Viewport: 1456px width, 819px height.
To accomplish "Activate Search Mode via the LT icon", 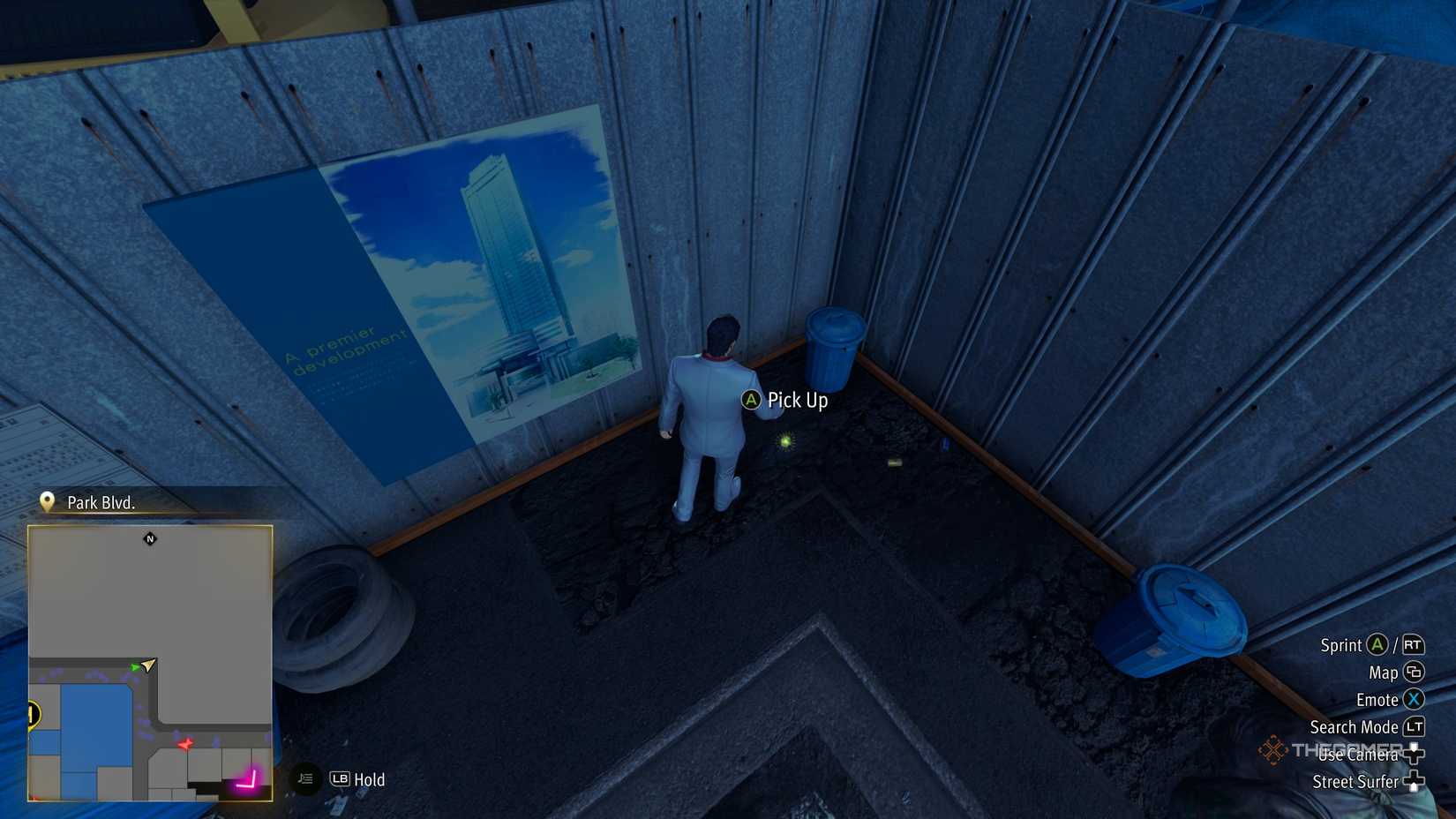I will coord(1415,727).
